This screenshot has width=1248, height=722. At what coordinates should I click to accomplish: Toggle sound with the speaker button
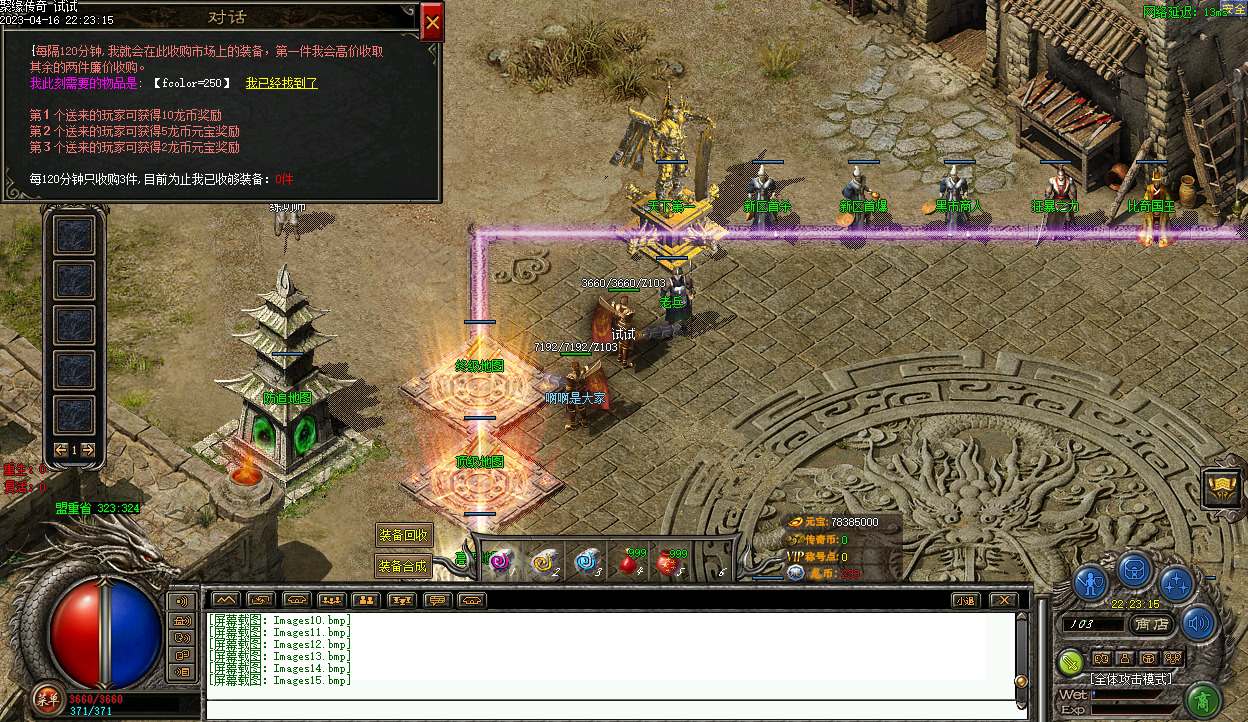(x=1198, y=623)
